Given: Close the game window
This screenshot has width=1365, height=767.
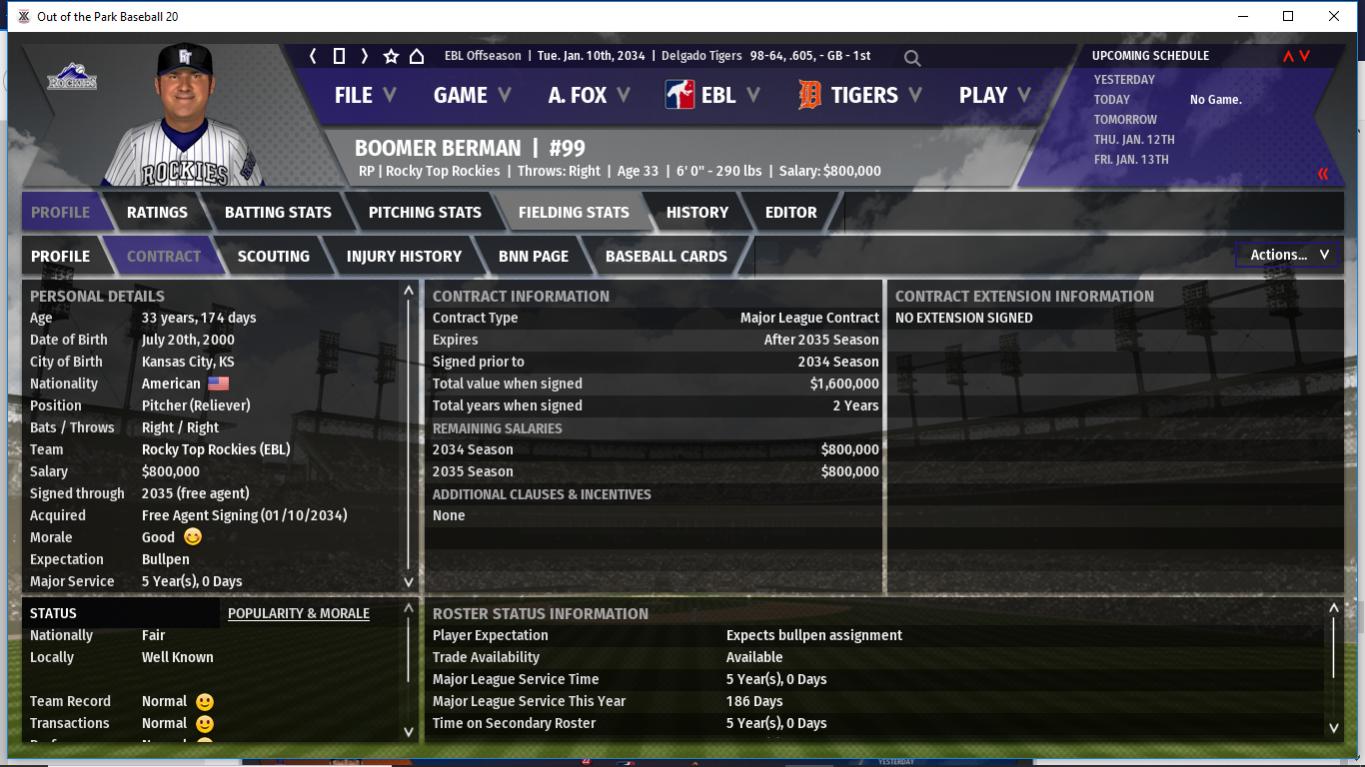Looking at the screenshot, I should point(1334,16).
